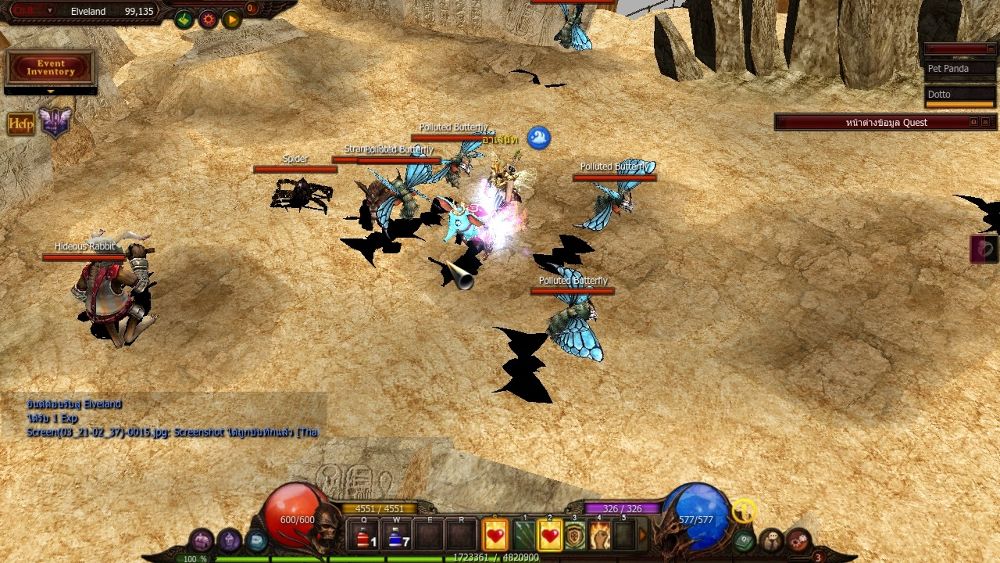
Task: Activate the shield emblem skill in slot 3
Action: (x=576, y=536)
